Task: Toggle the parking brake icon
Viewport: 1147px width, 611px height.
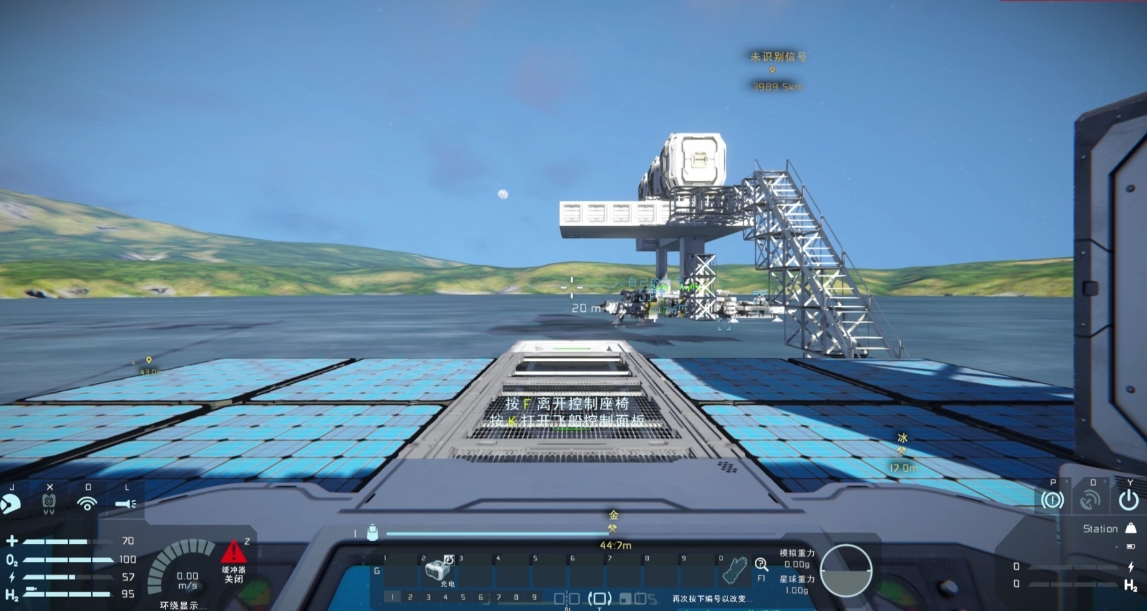Action: click(x=1051, y=498)
